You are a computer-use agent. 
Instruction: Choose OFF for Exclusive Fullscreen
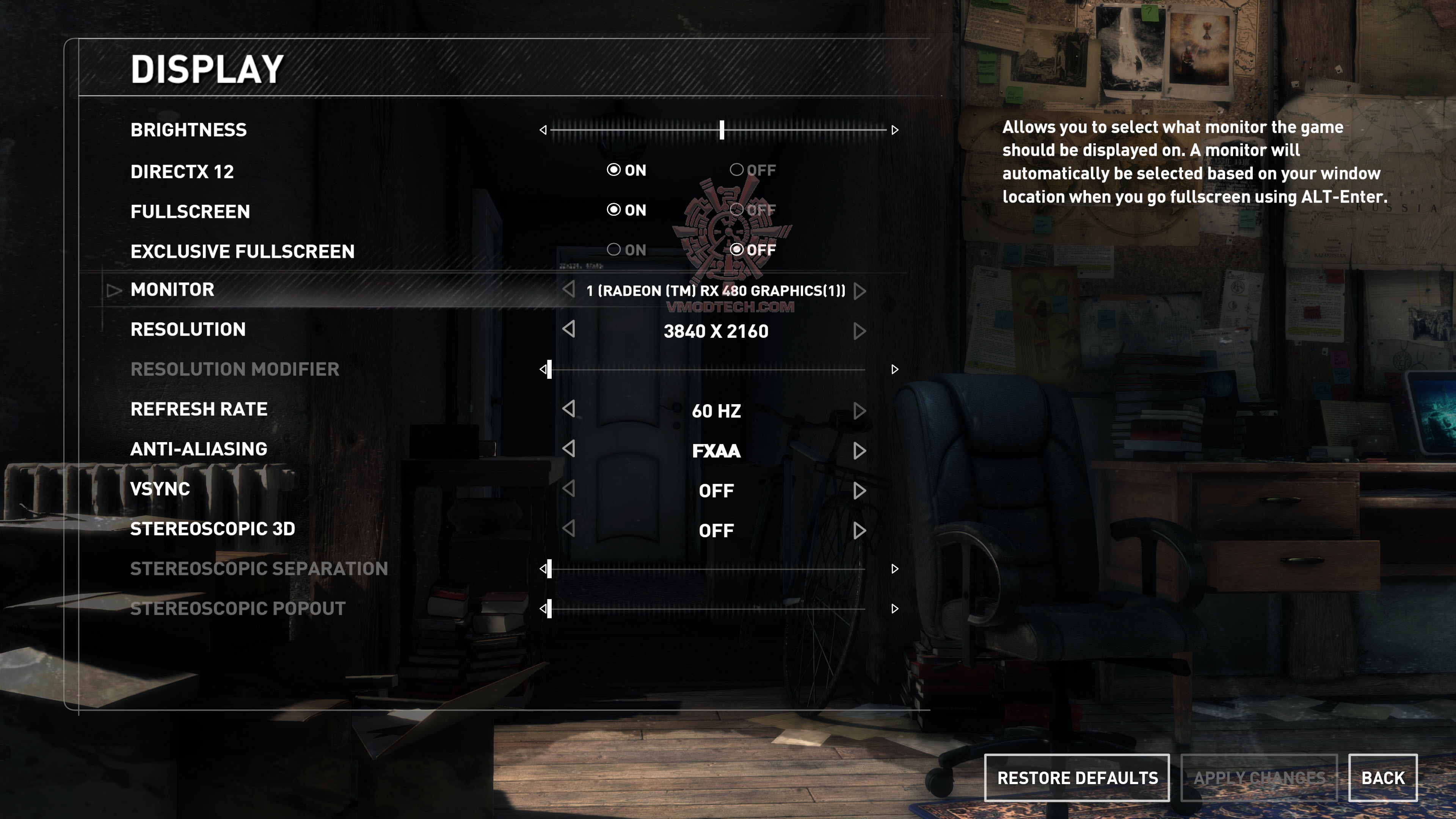736,249
